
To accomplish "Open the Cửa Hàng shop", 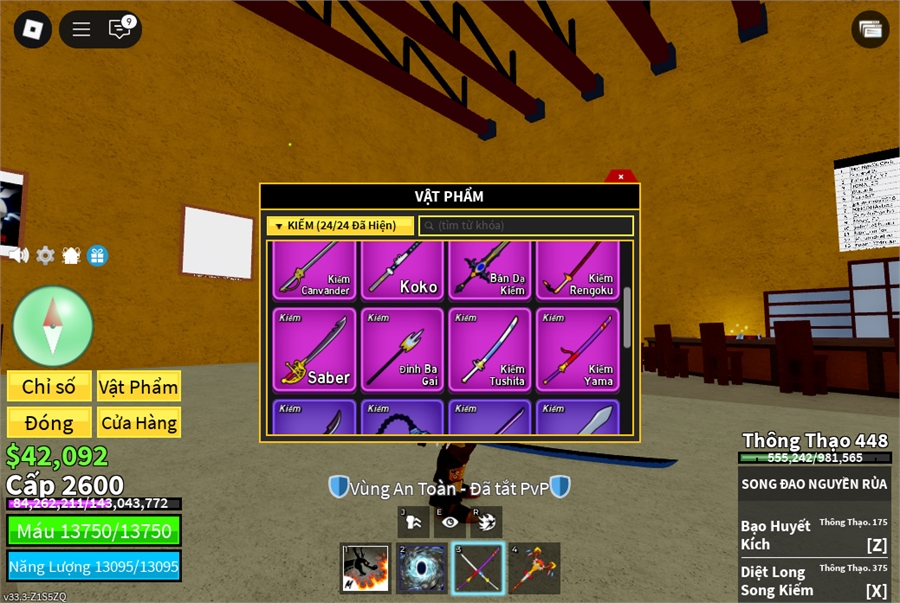I will pyautogui.click(x=138, y=423).
